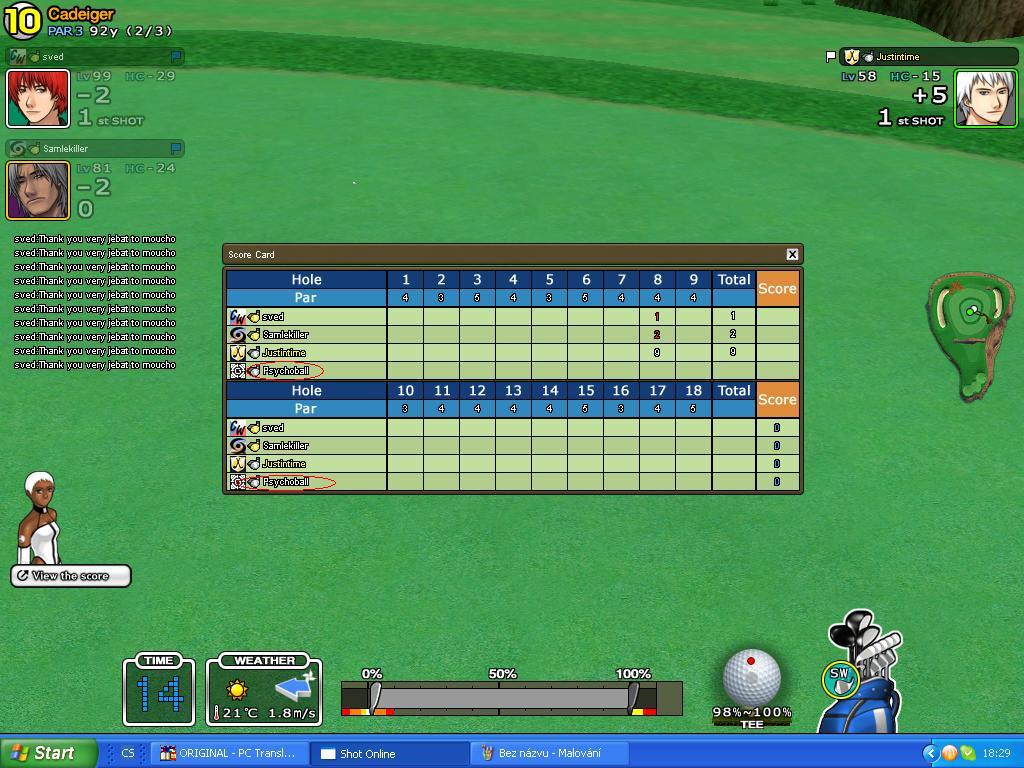Choose the SW club icon
Viewport: 1024px width, 768px height.
(839, 677)
